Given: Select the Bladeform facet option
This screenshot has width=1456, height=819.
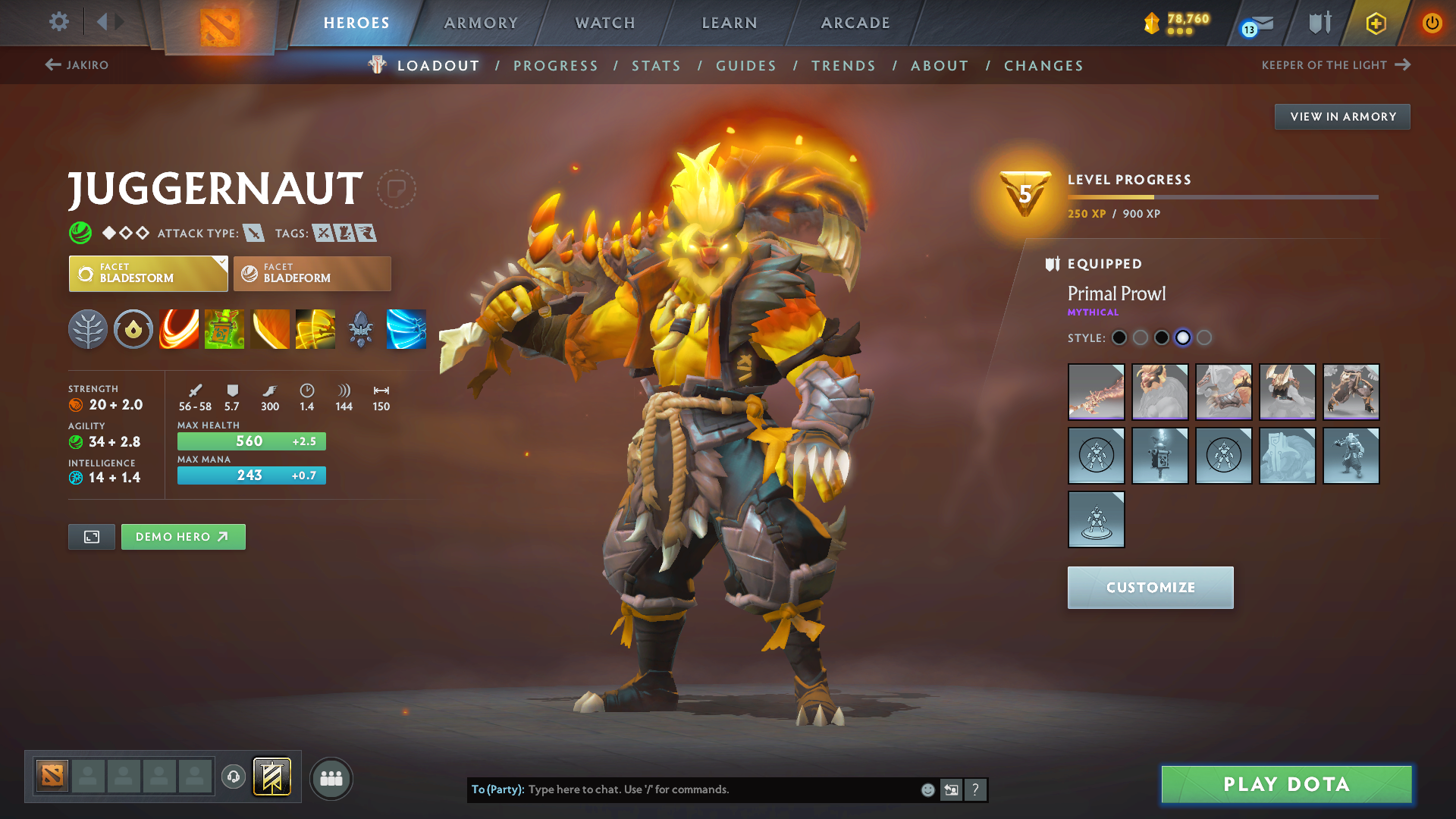Looking at the screenshot, I should [x=312, y=273].
